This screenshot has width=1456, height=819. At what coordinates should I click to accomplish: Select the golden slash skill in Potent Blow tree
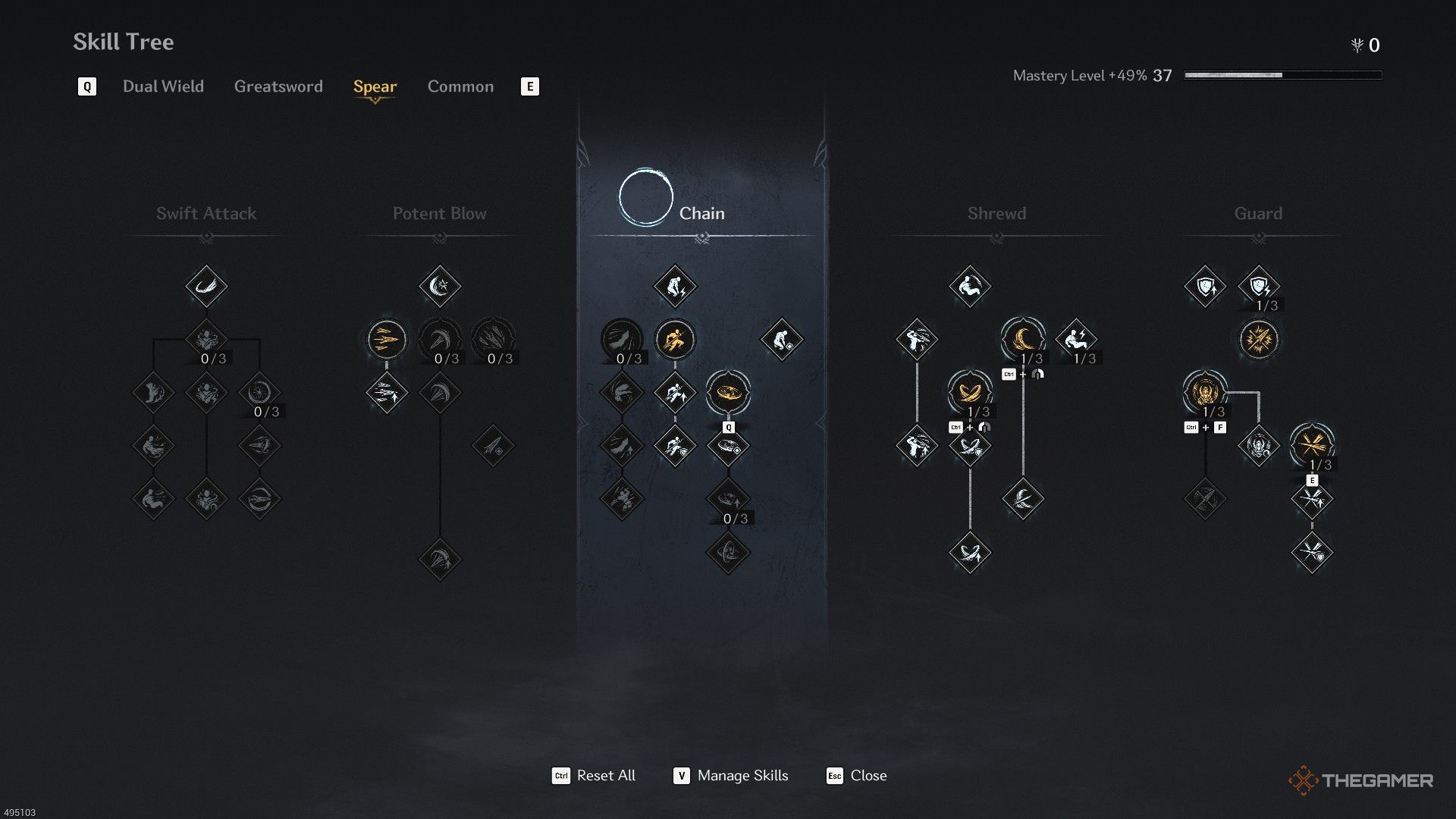[x=386, y=340]
